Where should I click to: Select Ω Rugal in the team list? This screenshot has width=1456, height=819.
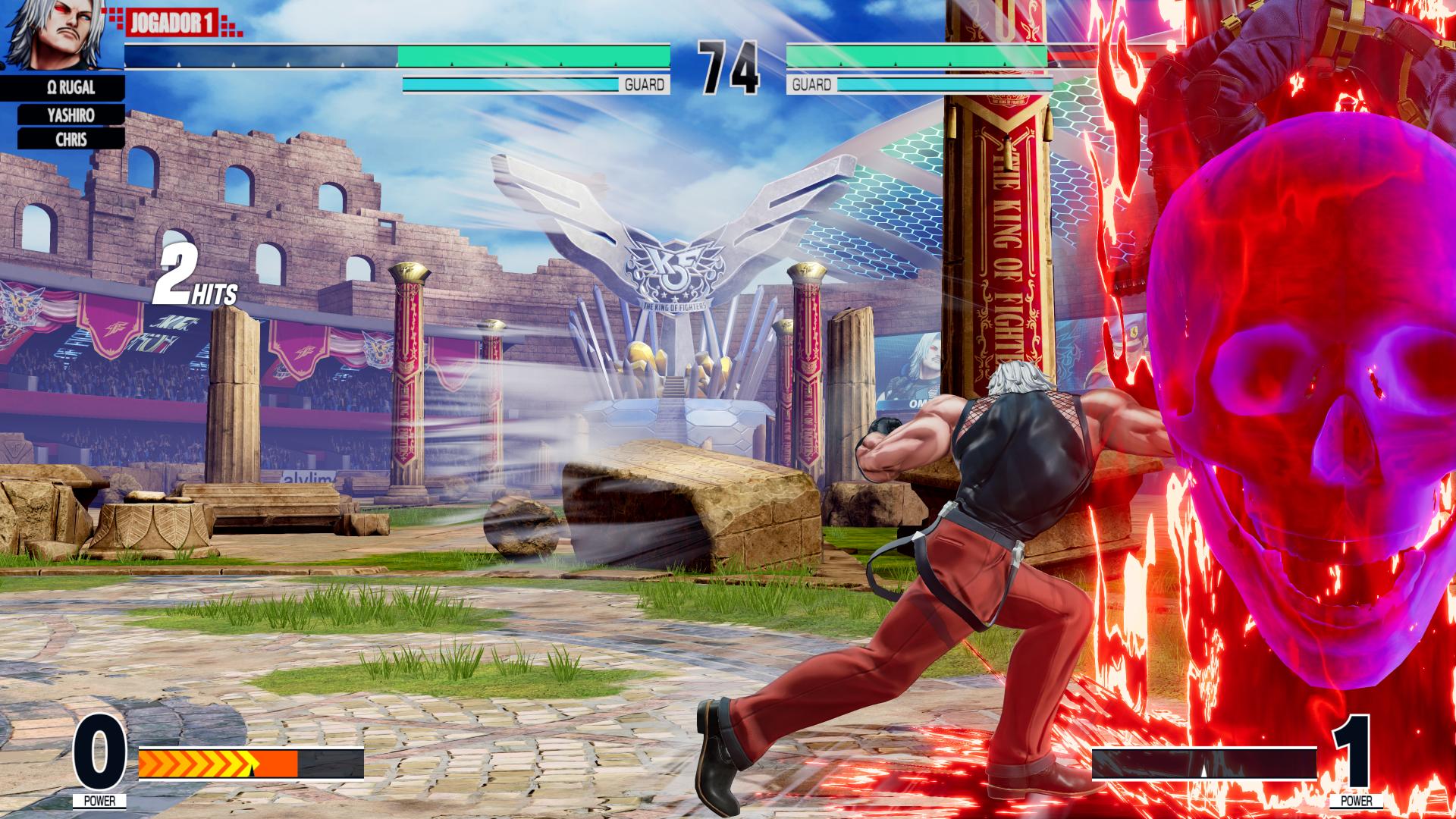coord(71,88)
